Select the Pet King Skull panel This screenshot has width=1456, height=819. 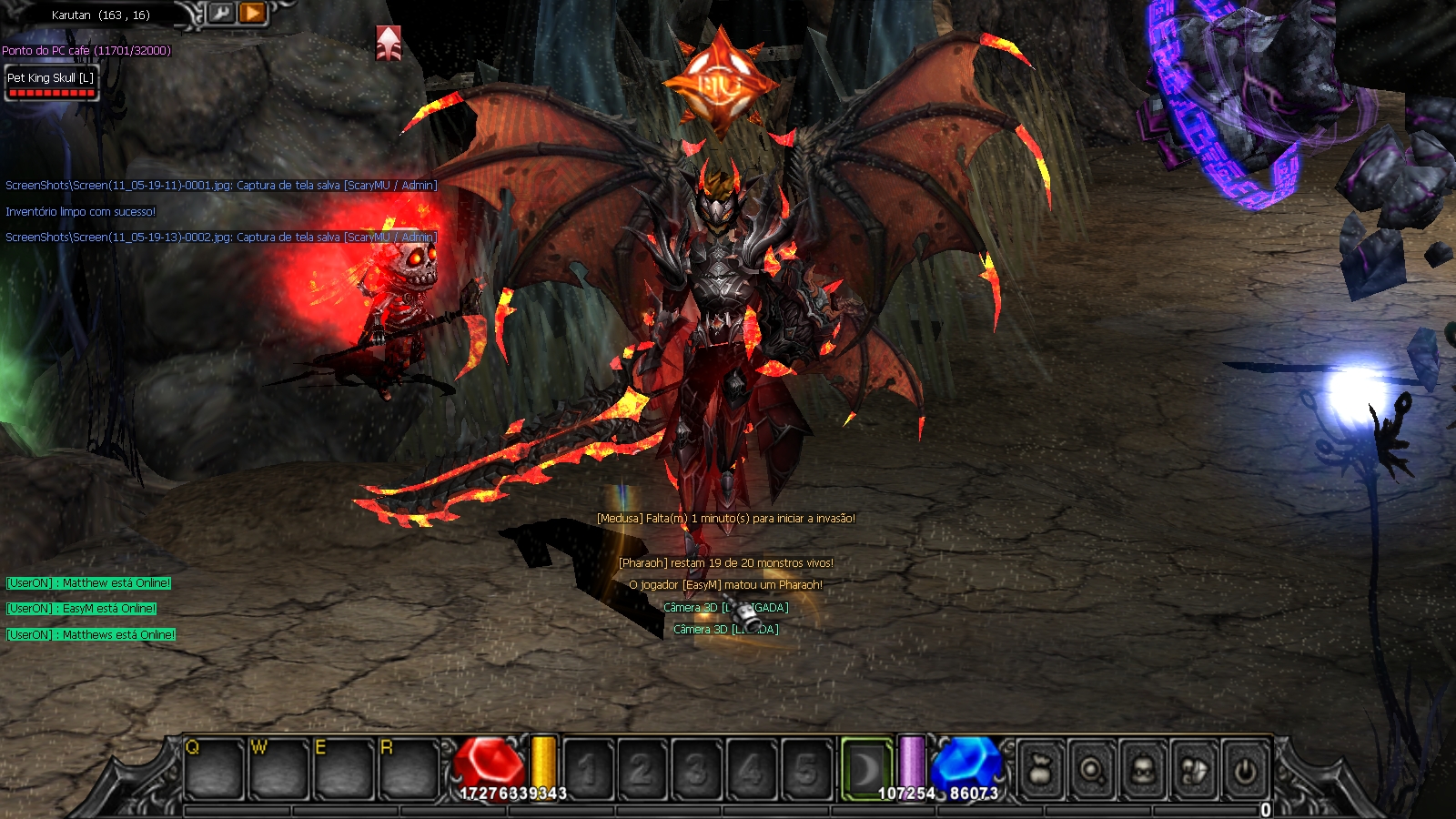(51, 83)
